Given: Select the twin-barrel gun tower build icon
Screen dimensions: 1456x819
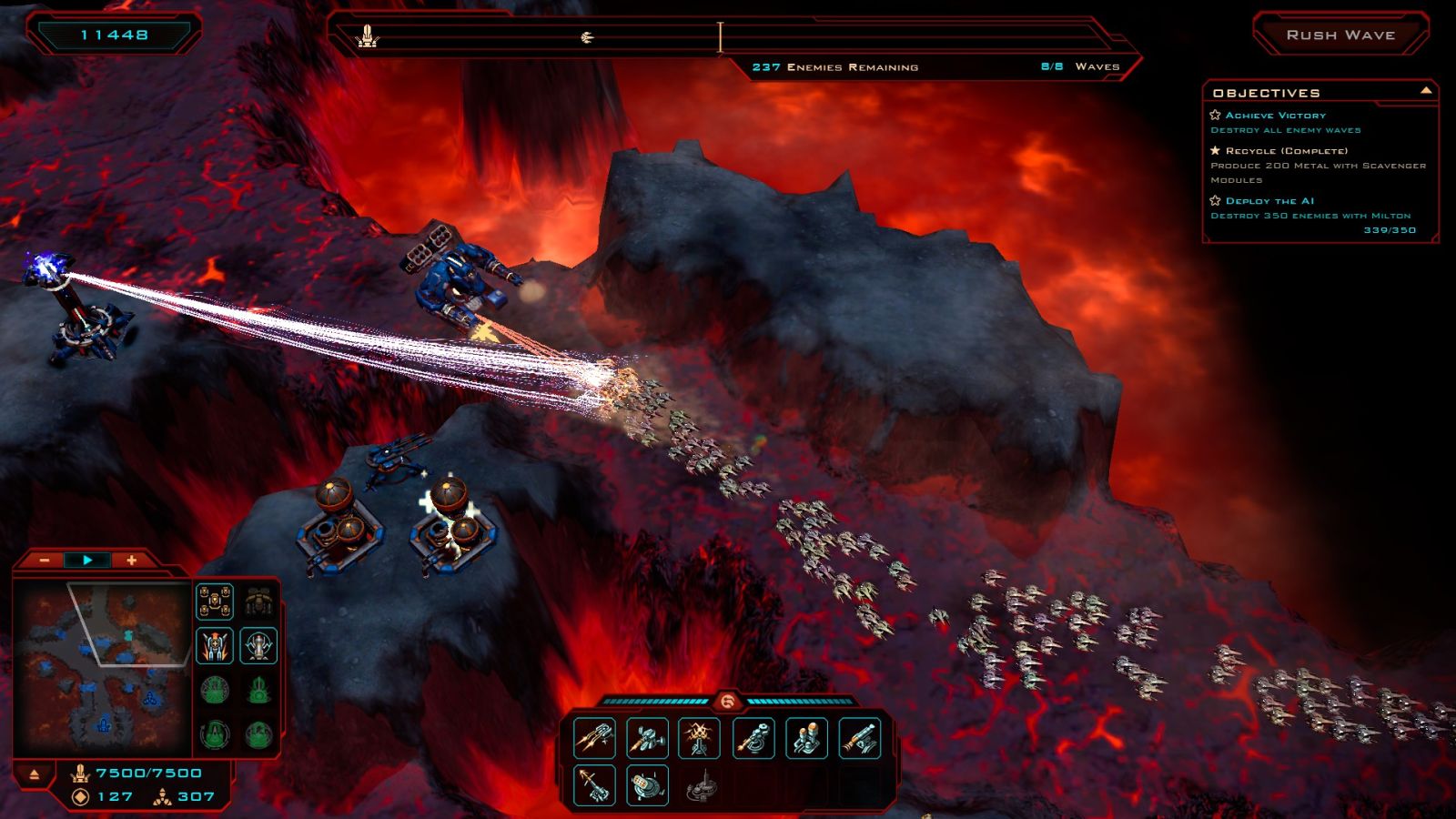Looking at the screenshot, I should point(594,738).
